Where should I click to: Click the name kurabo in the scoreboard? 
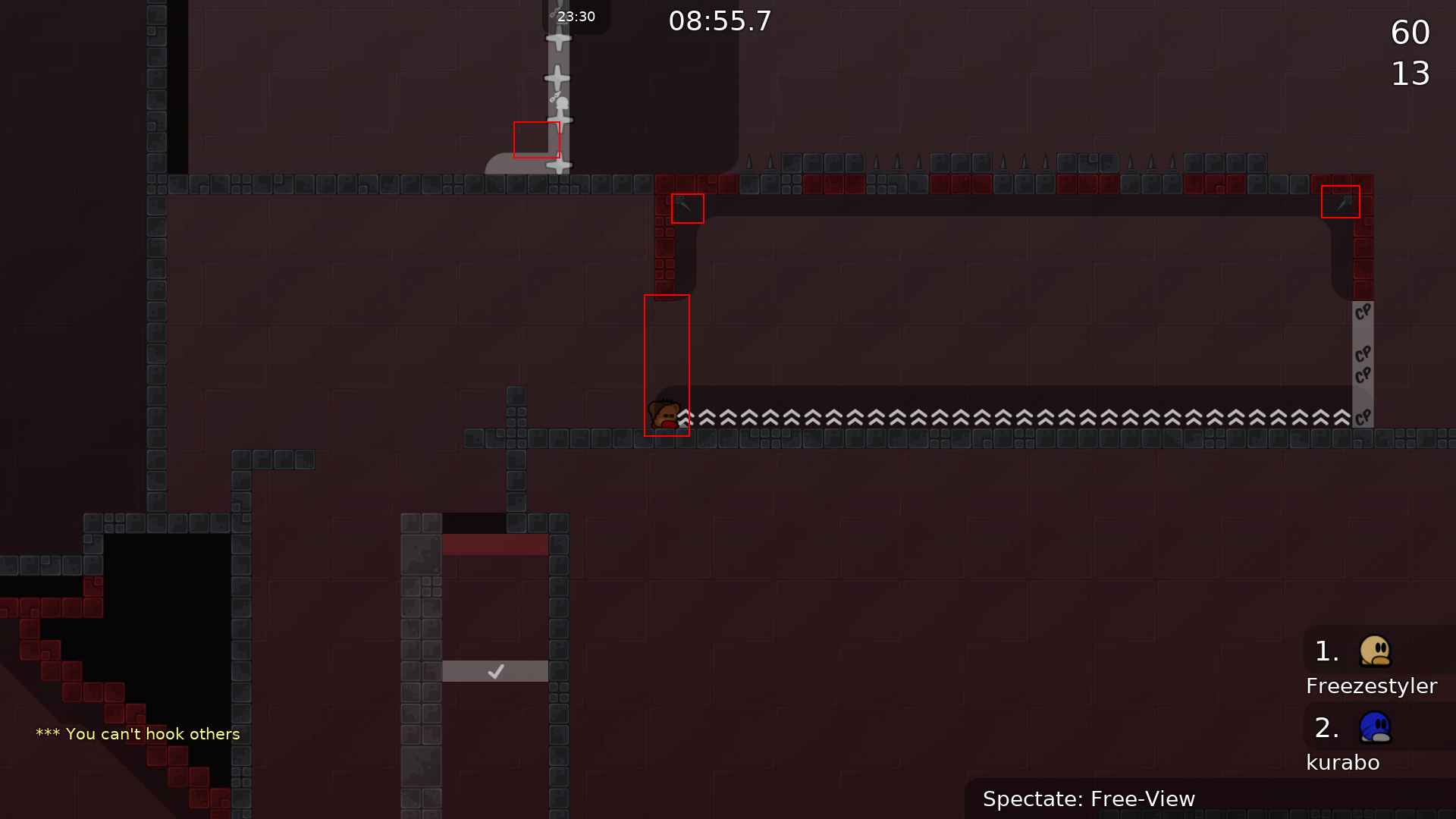(1343, 762)
